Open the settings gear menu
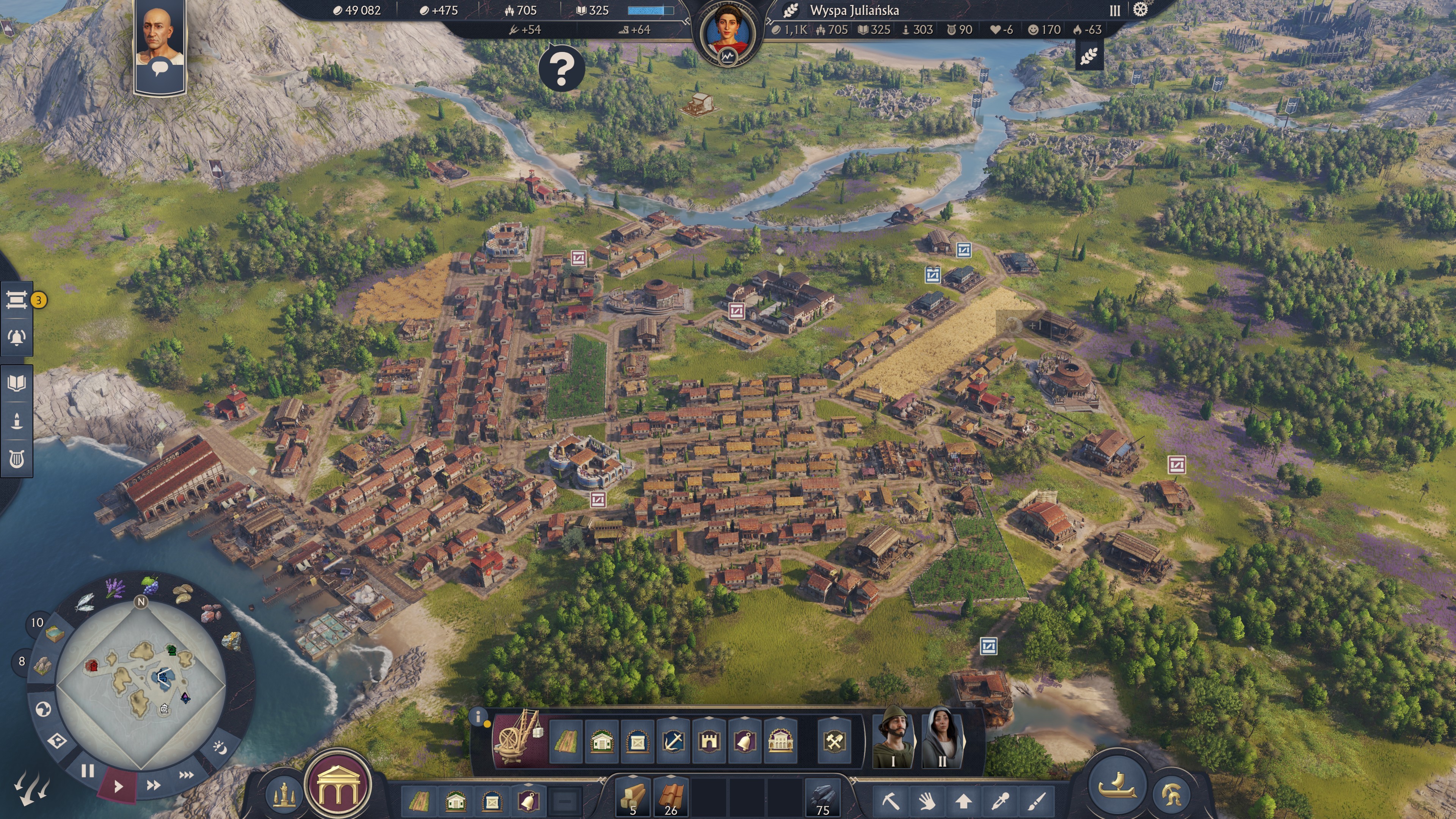Image resolution: width=1456 pixels, height=819 pixels. click(1141, 10)
